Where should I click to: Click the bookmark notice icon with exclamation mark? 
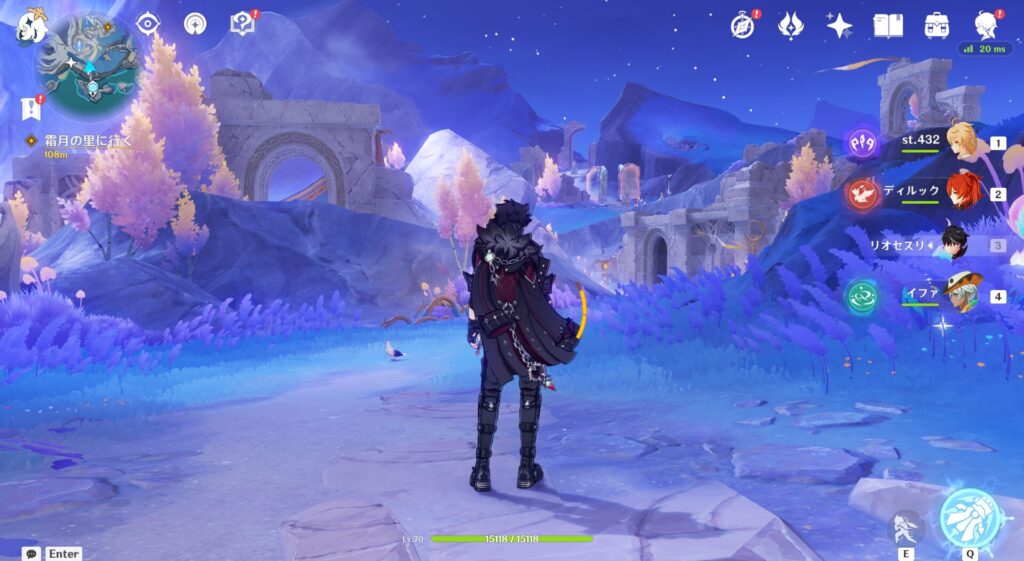[29, 108]
